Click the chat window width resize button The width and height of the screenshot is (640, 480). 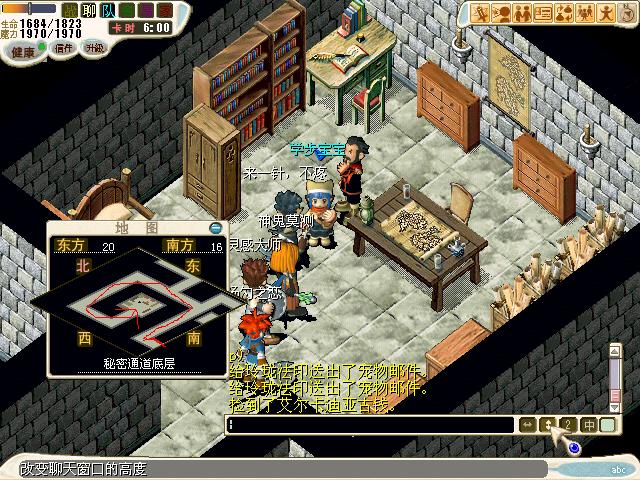(527, 425)
